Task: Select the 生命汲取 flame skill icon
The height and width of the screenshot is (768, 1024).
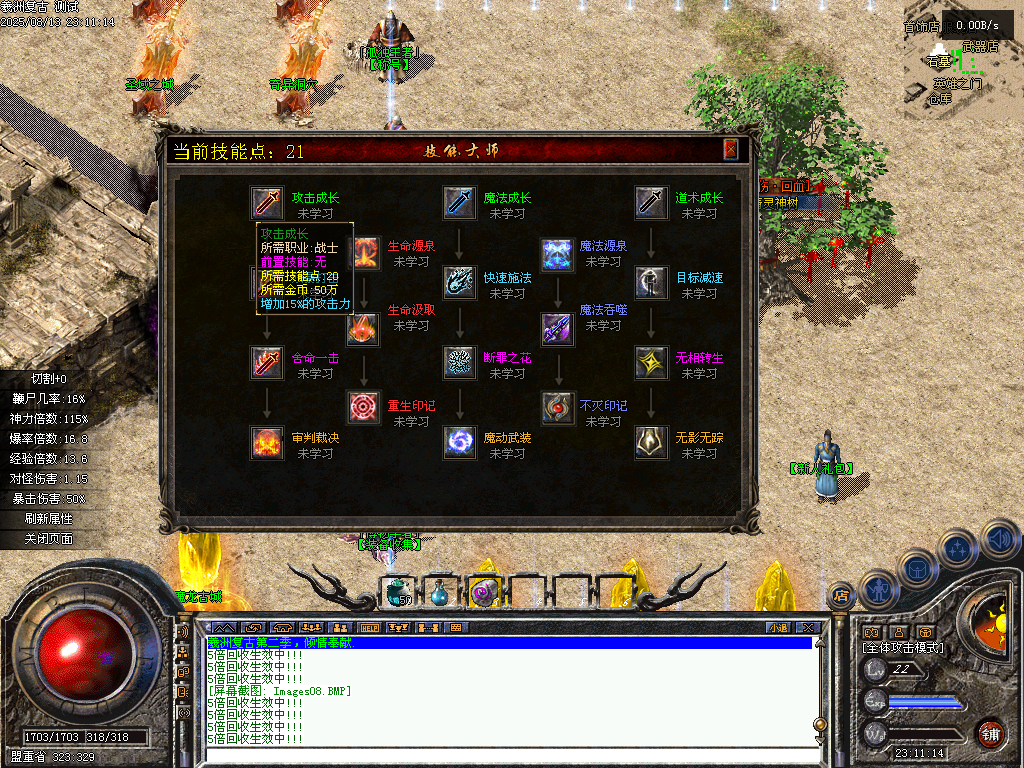Action: coord(364,326)
